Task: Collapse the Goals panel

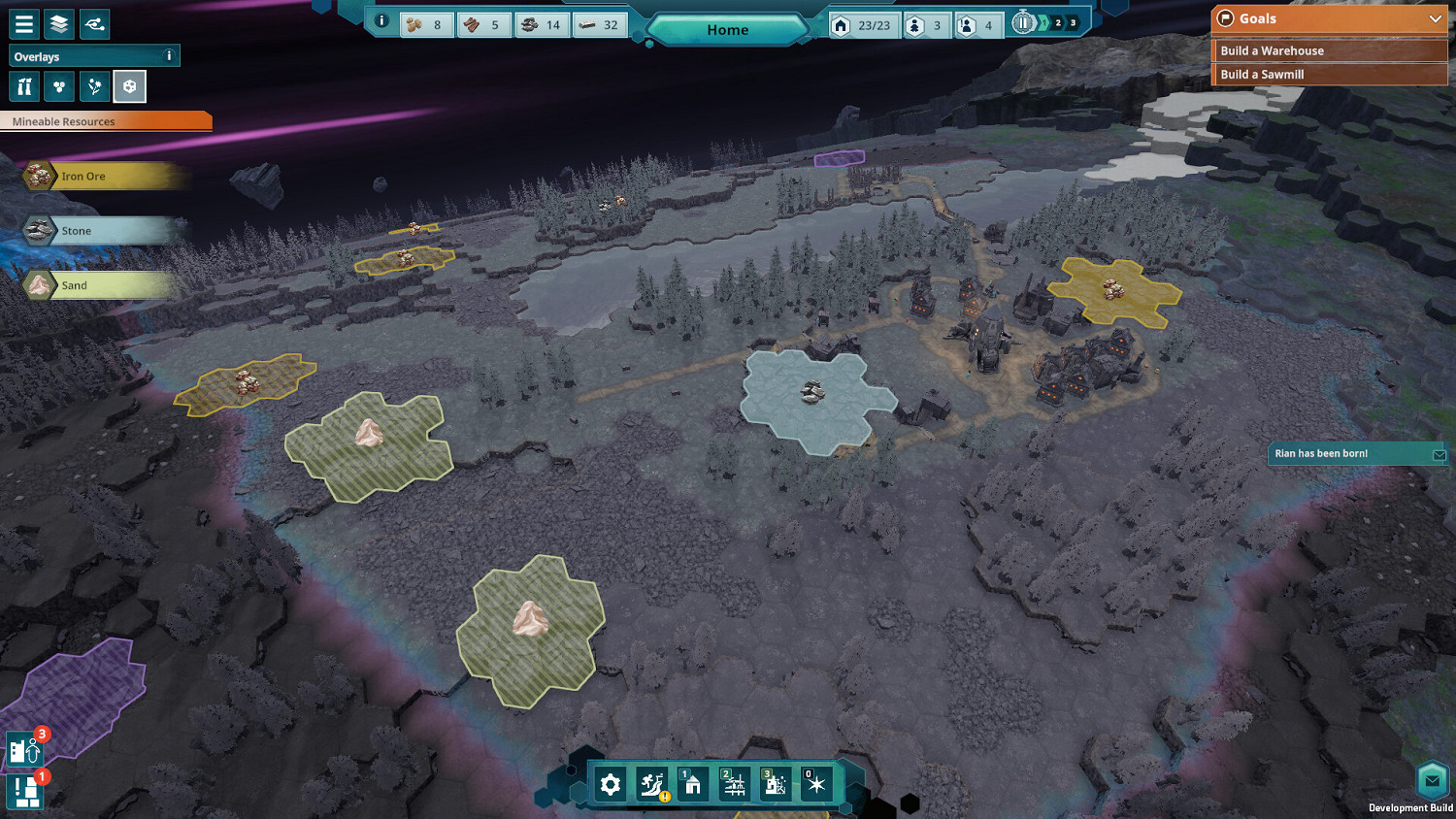Action: (x=1435, y=18)
